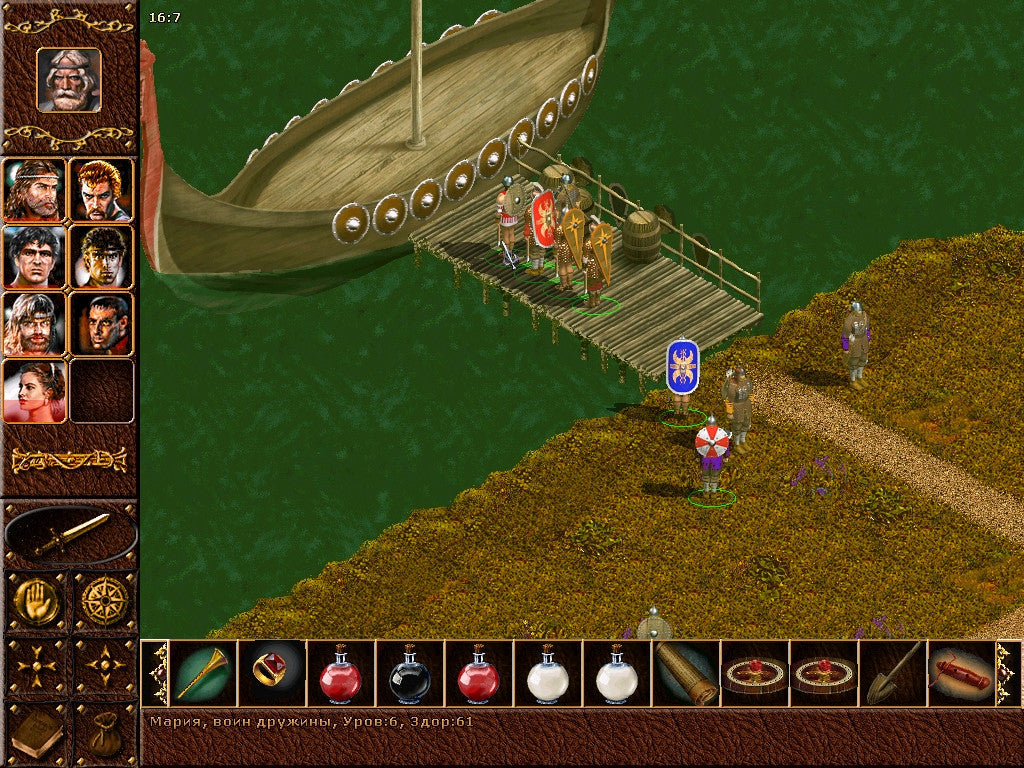
Task: Select the red tied bundle item
Action: [x=961, y=674]
